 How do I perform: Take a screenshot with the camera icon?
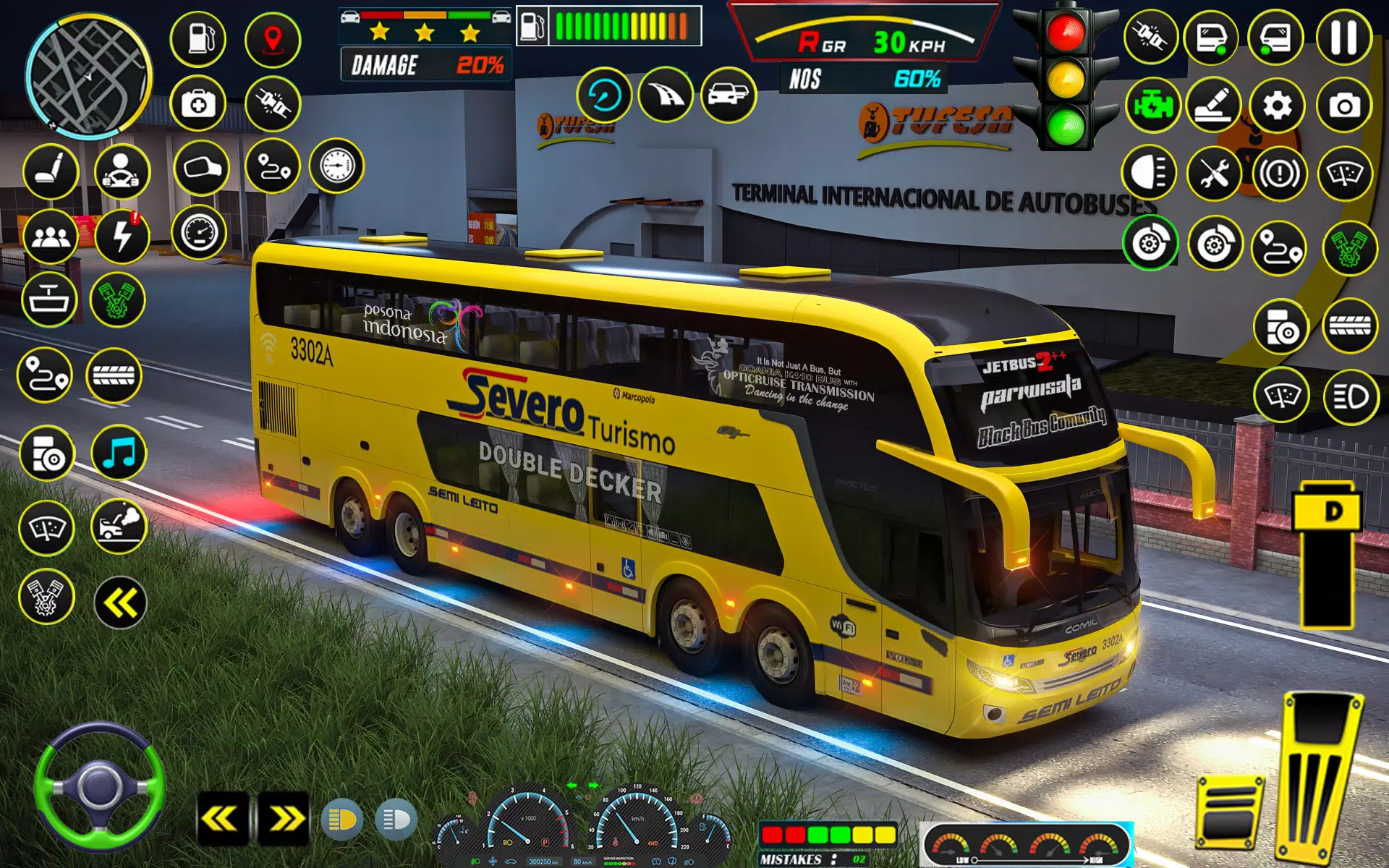tap(1344, 106)
